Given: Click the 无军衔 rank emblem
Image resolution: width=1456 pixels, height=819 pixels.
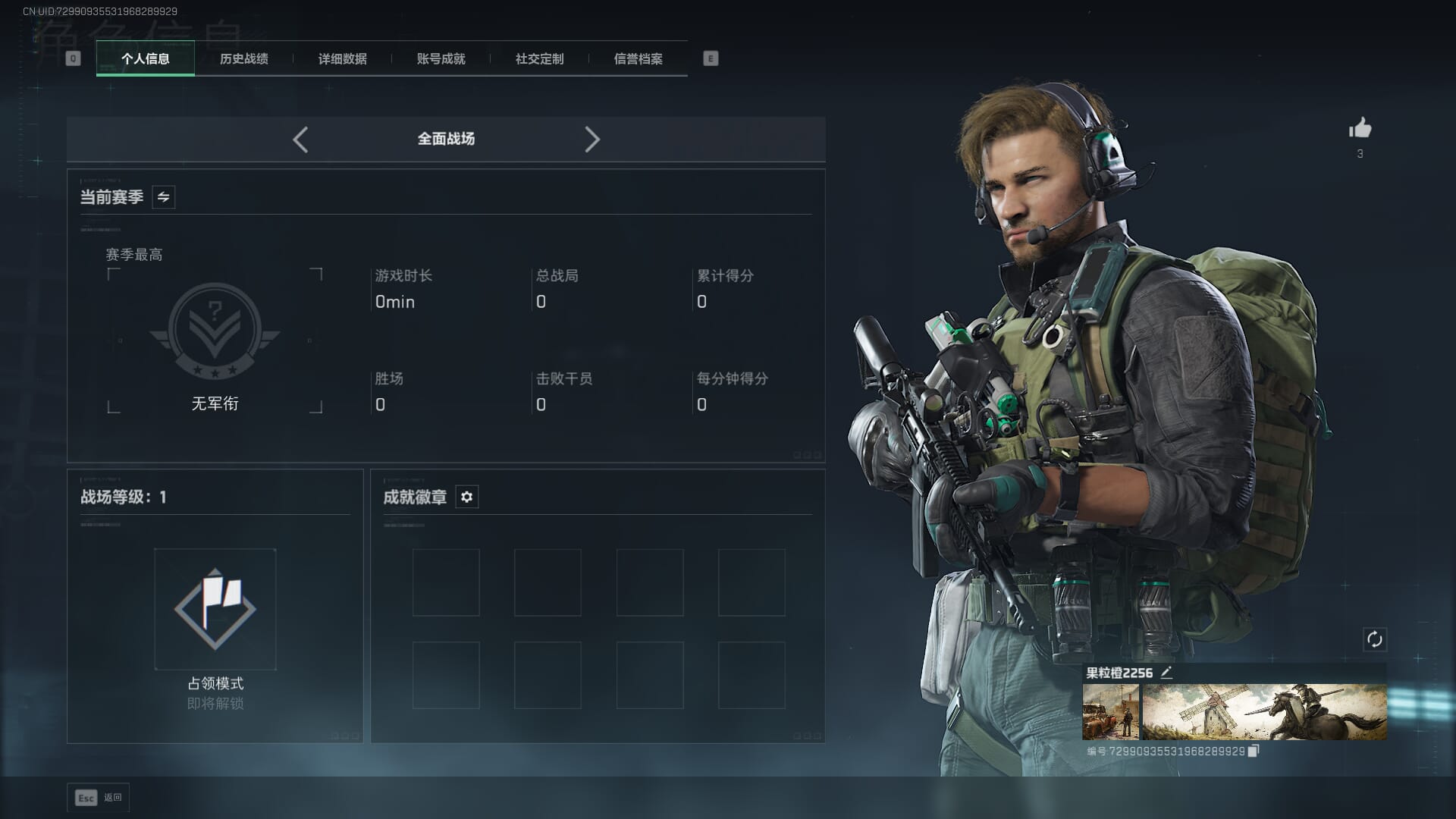Looking at the screenshot, I should pos(215,331).
